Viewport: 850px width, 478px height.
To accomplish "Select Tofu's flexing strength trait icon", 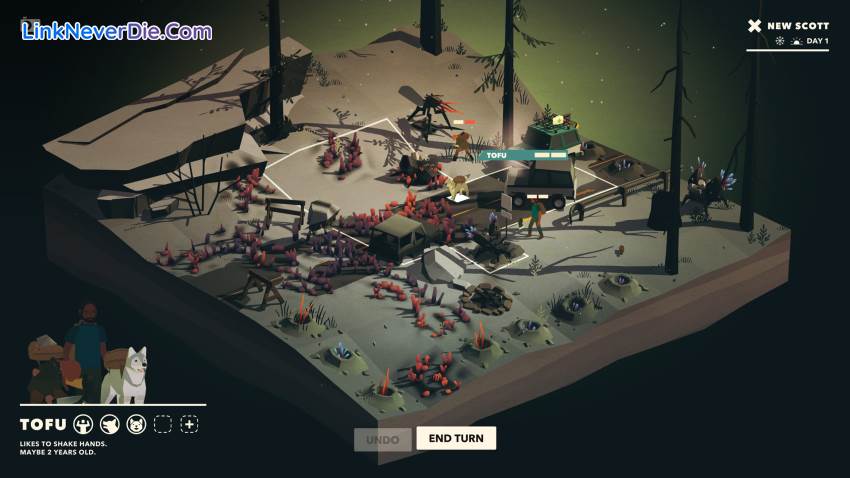I will pos(83,424).
